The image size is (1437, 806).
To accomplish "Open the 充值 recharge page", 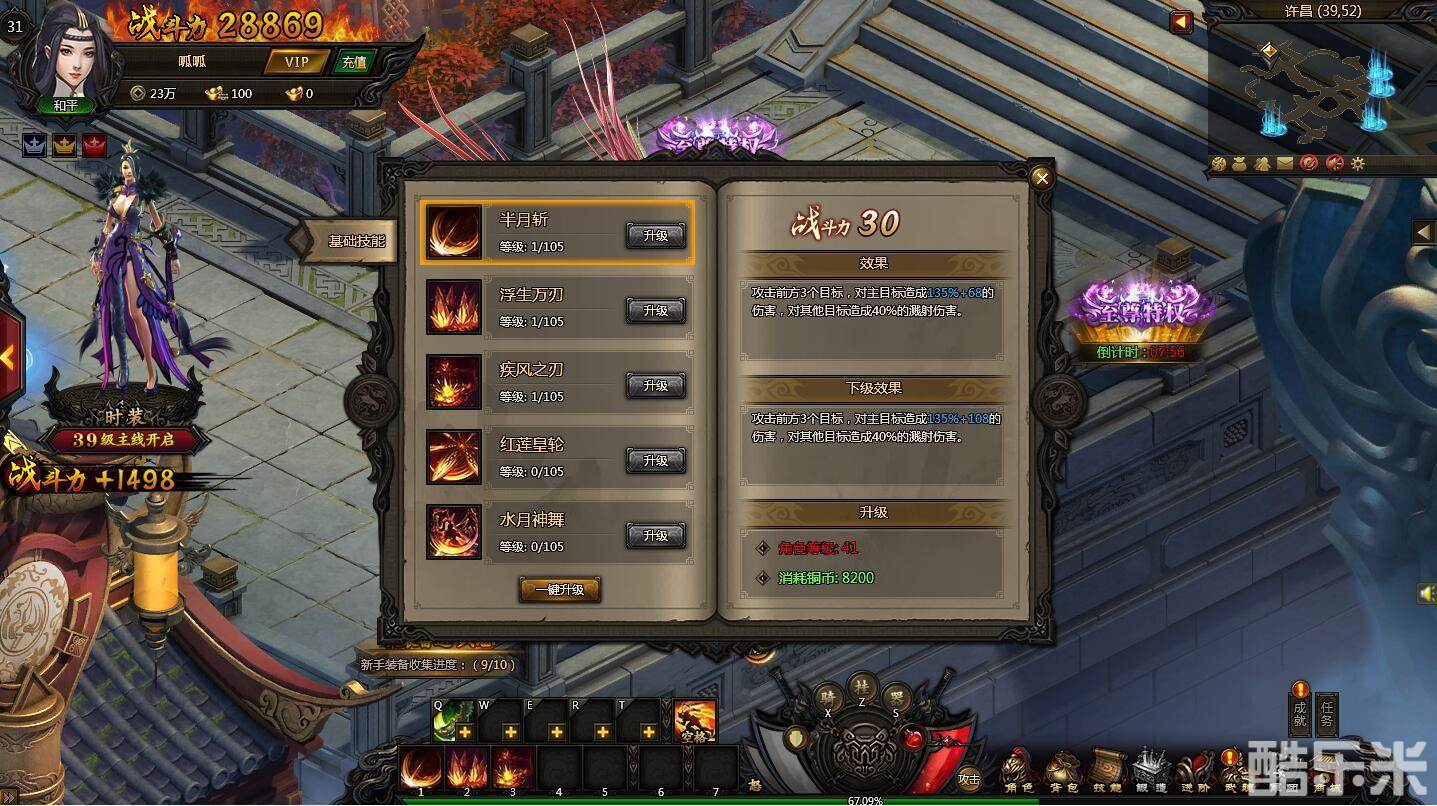I will (x=354, y=62).
